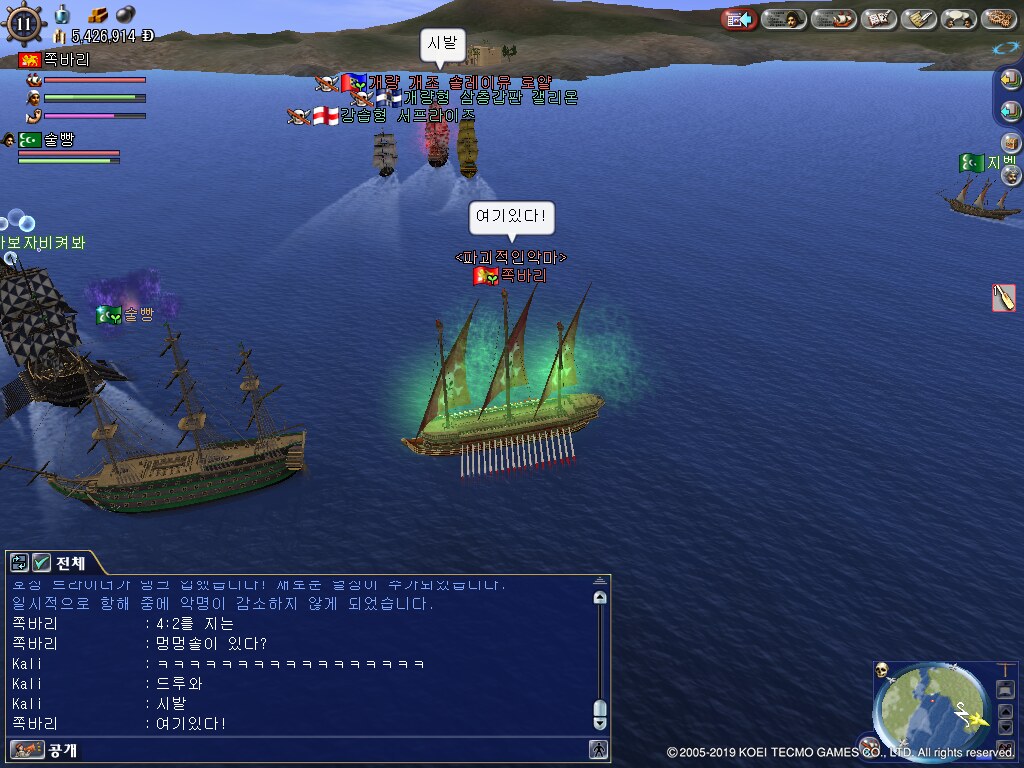Click the red menu-collapse arrow button

tap(739, 19)
